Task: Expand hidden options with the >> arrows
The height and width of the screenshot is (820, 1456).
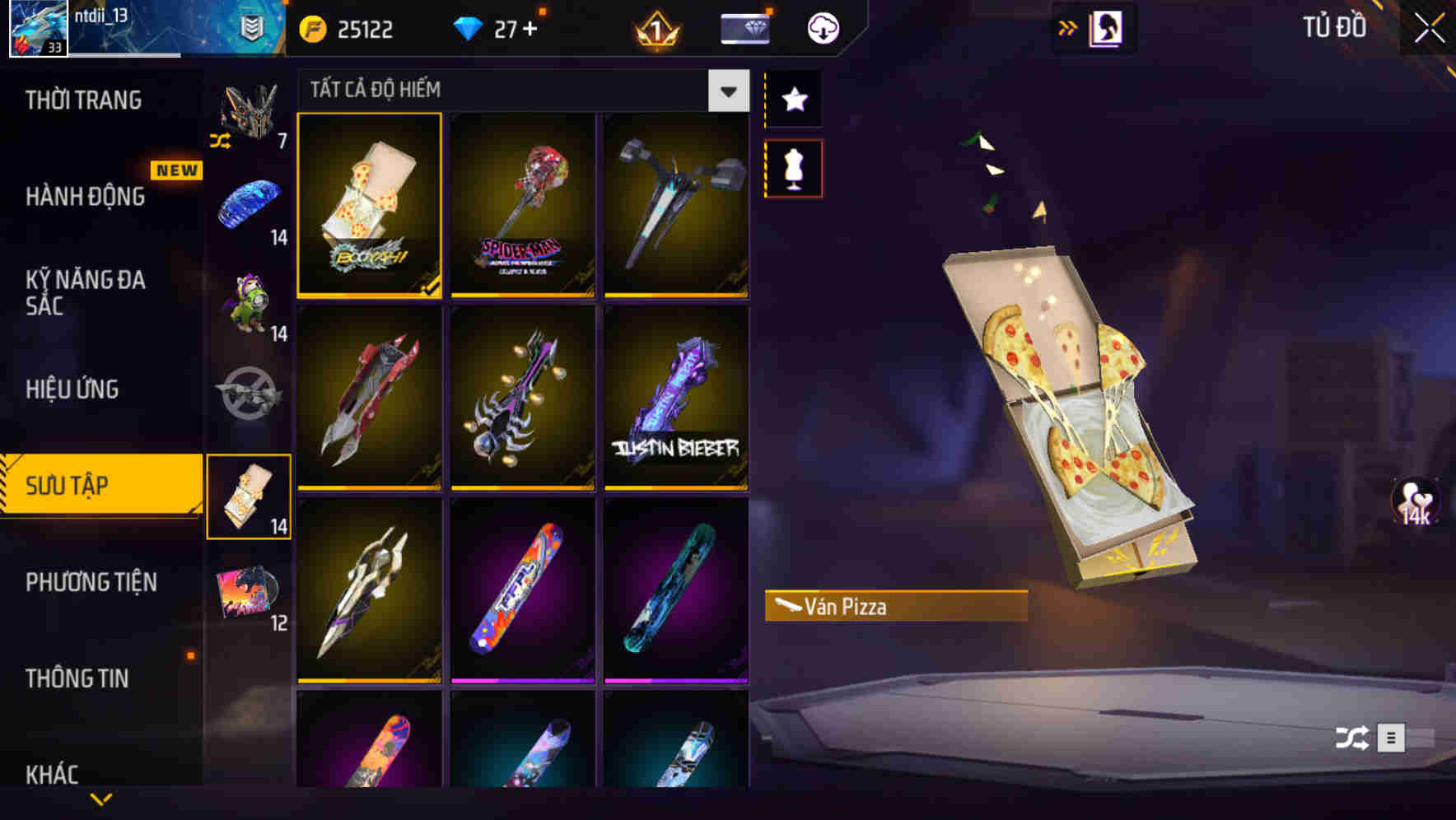Action: click(x=1068, y=26)
